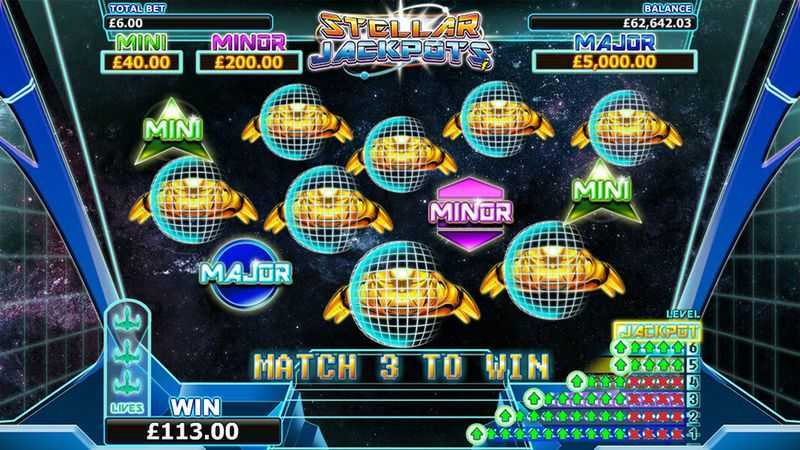Select the revealed blue MAJOR token
The image size is (800, 450).
[245, 270]
